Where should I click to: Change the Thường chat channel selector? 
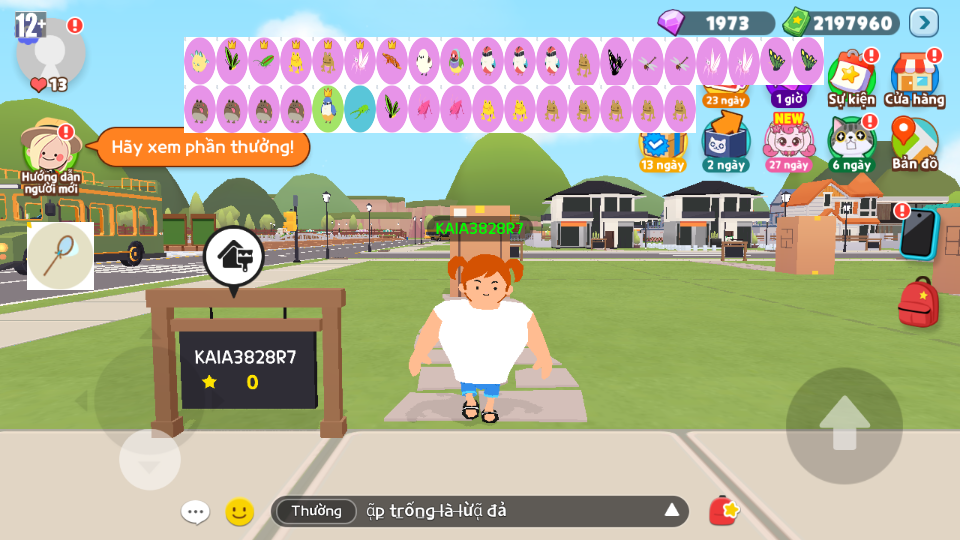point(316,511)
